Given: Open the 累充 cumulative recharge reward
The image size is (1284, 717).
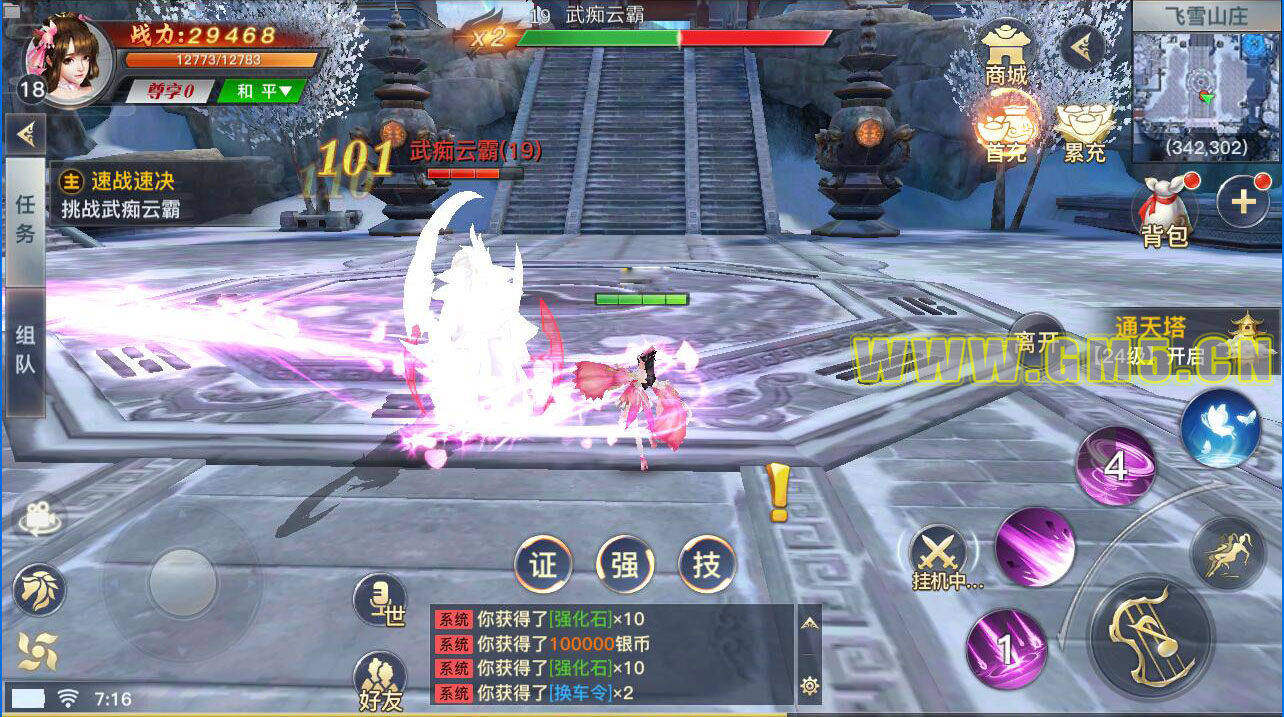Looking at the screenshot, I should coord(1084,131).
